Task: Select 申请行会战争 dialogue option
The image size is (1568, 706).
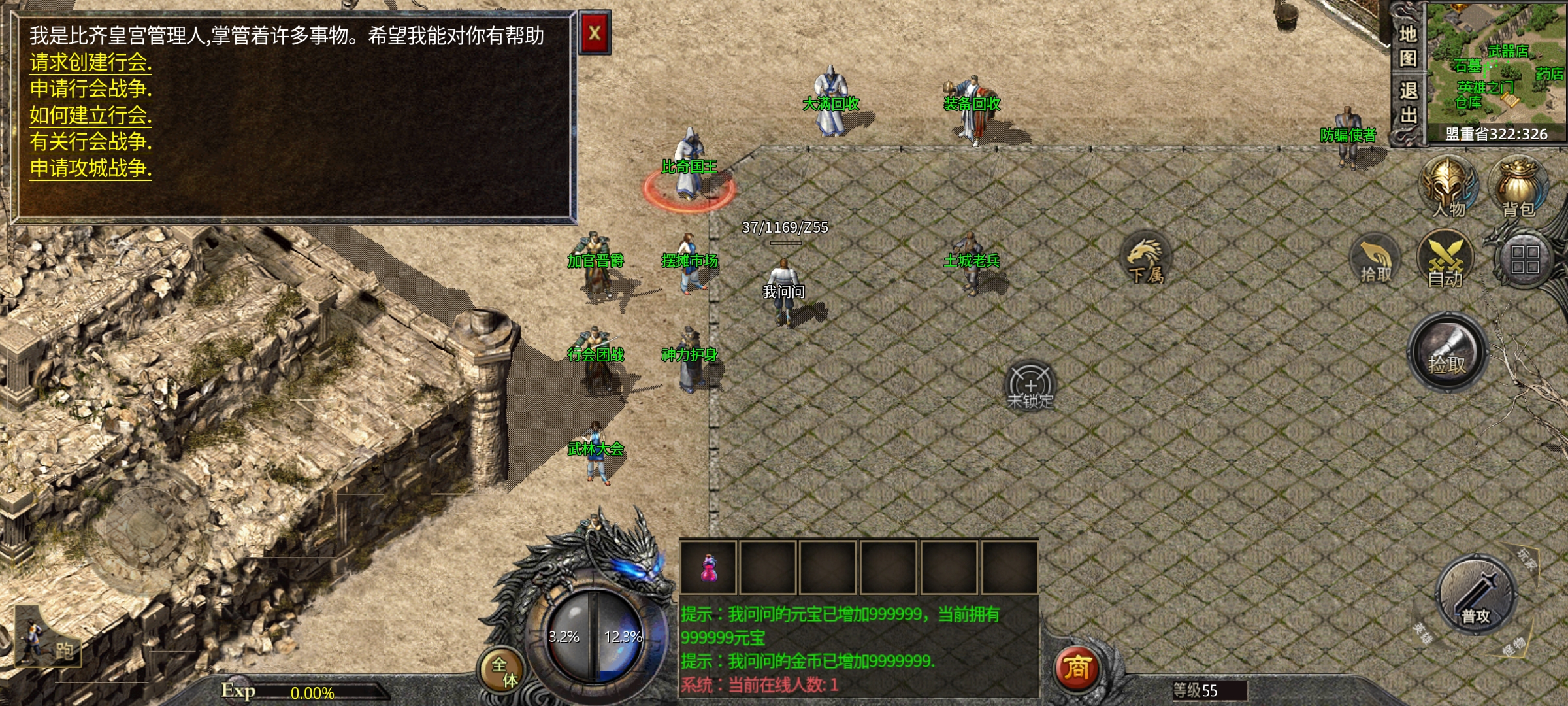Action: point(90,89)
